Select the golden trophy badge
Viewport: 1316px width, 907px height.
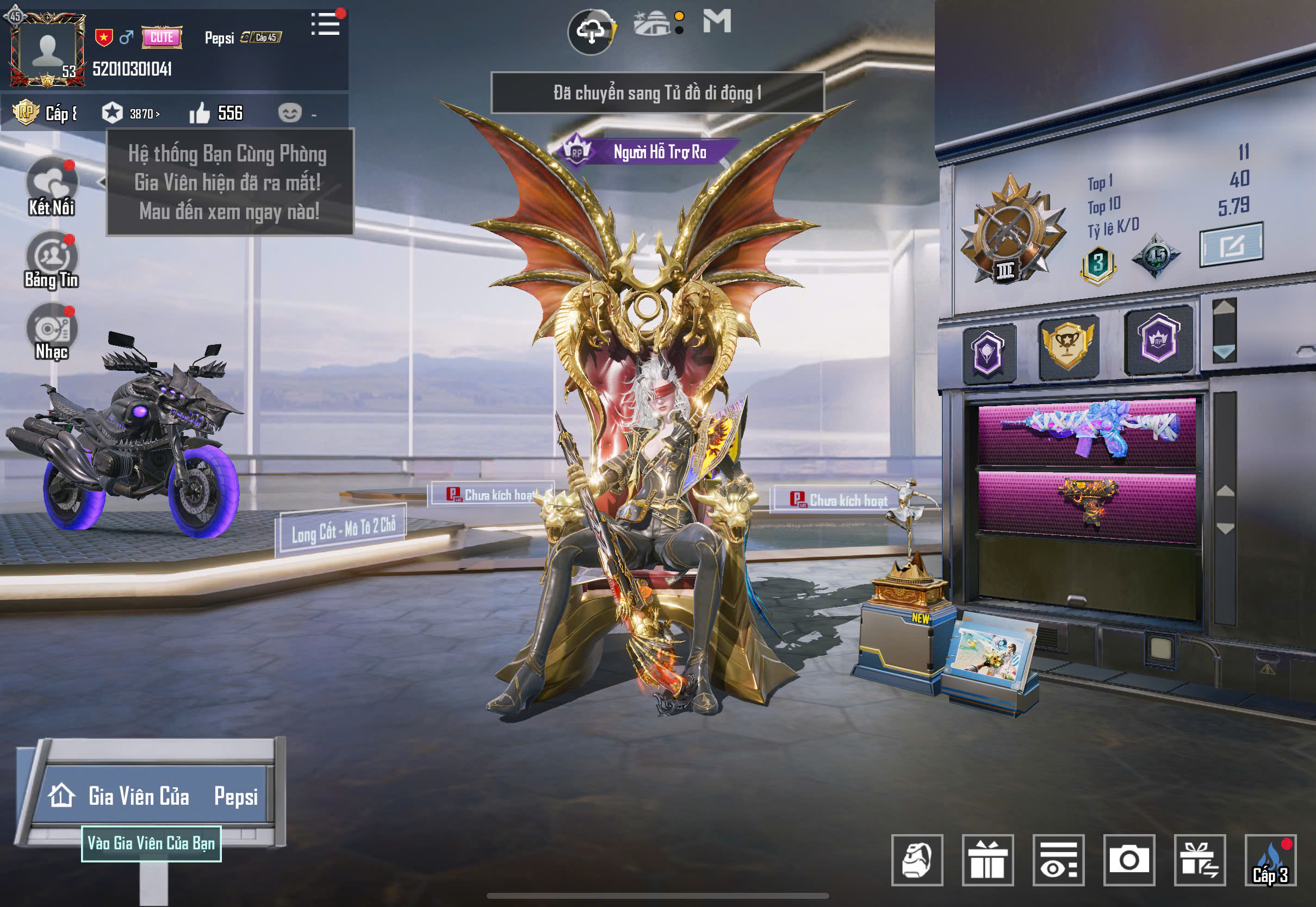click(1068, 345)
